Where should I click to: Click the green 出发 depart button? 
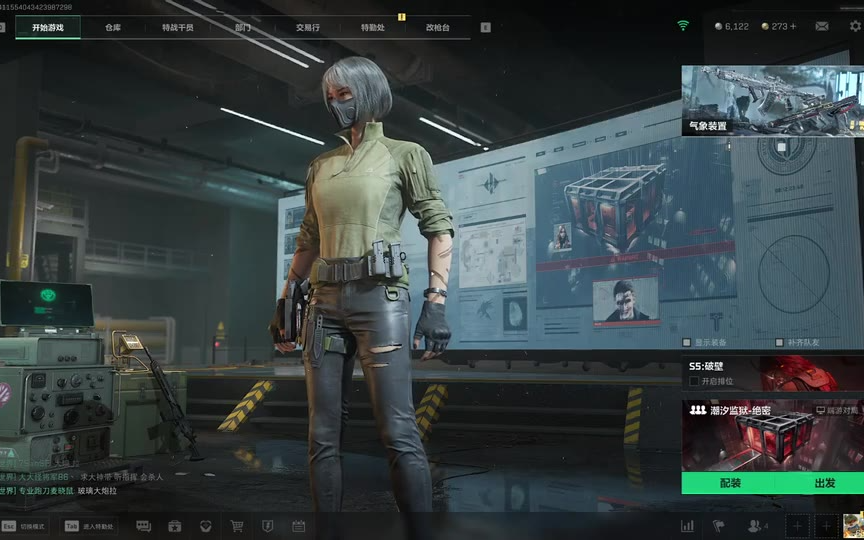point(824,483)
